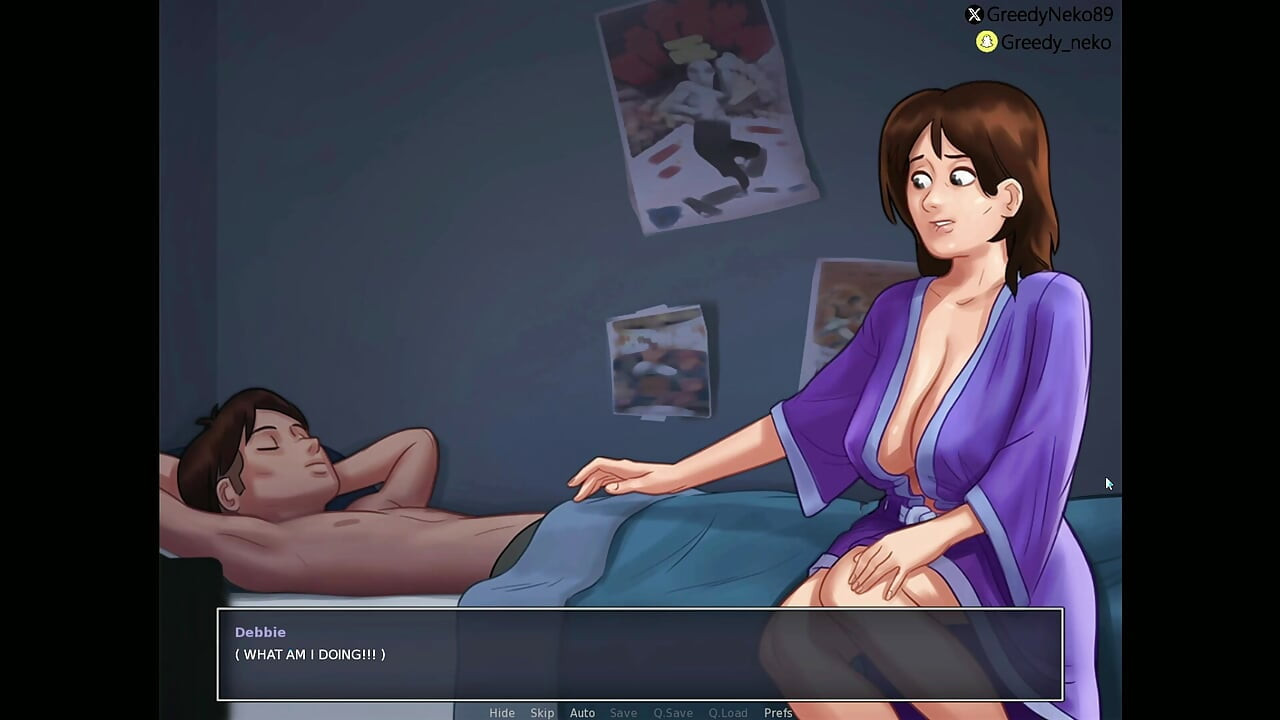The height and width of the screenshot is (720, 1280).
Task: Enable Skip mode from the quick menu
Action: [x=542, y=713]
